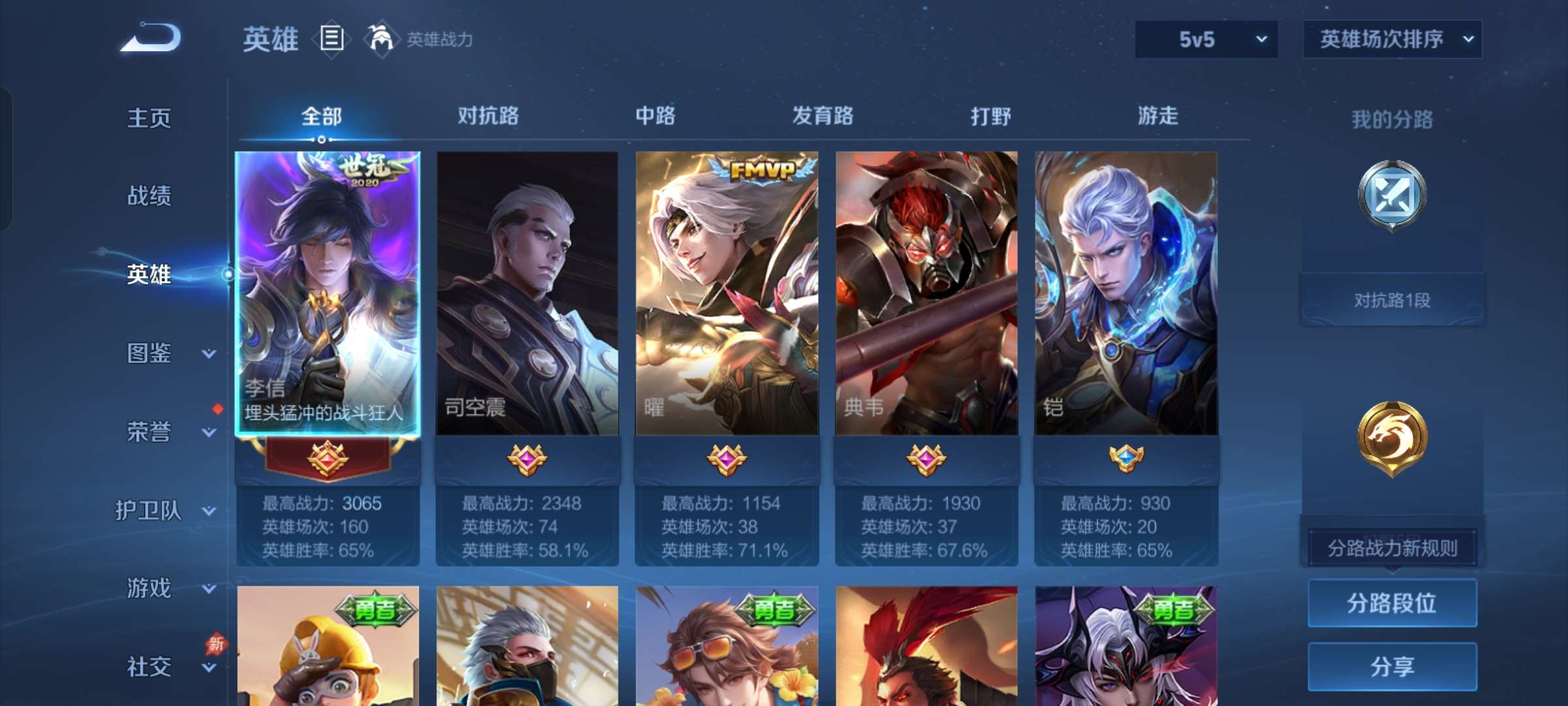The width and height of the screenshot is (1568, 706).
Task: Expand the 图鉴 sidebar section
Action: point(150,353)
